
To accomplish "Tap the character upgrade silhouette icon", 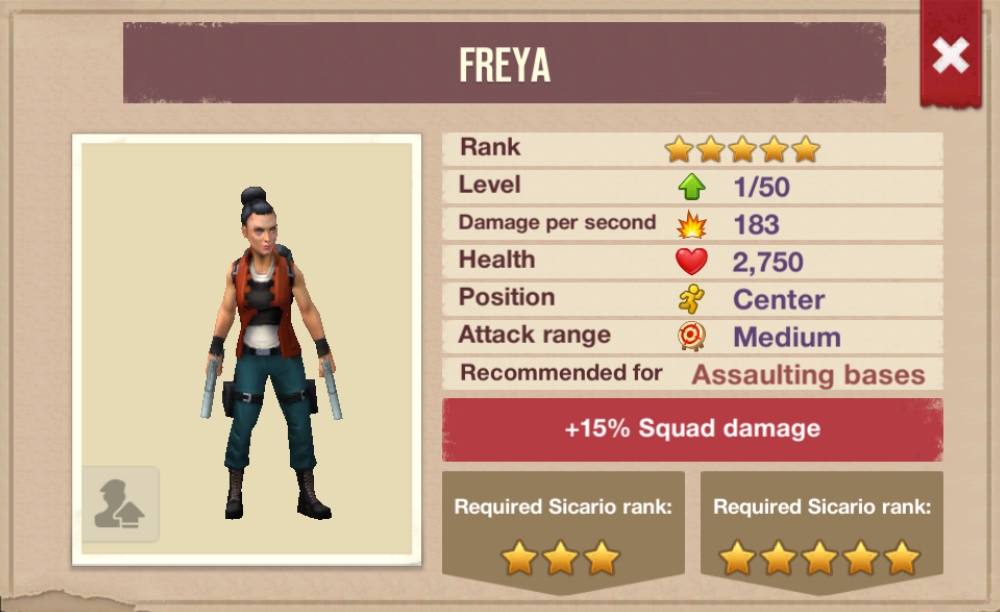I will pyautogui.click(x=120, y=505).
